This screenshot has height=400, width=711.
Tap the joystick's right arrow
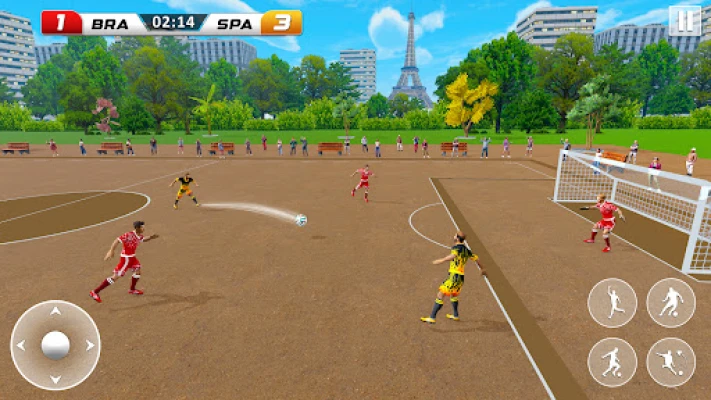pos(87,346)
